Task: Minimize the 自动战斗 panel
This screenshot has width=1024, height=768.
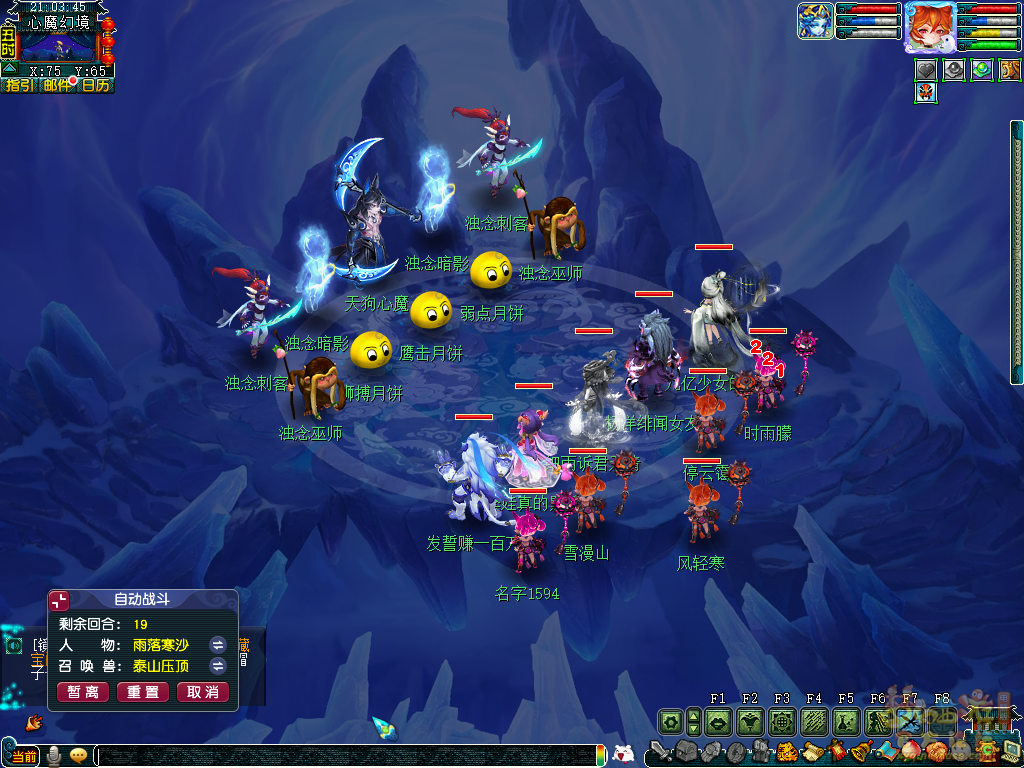Action: [60, 600]
